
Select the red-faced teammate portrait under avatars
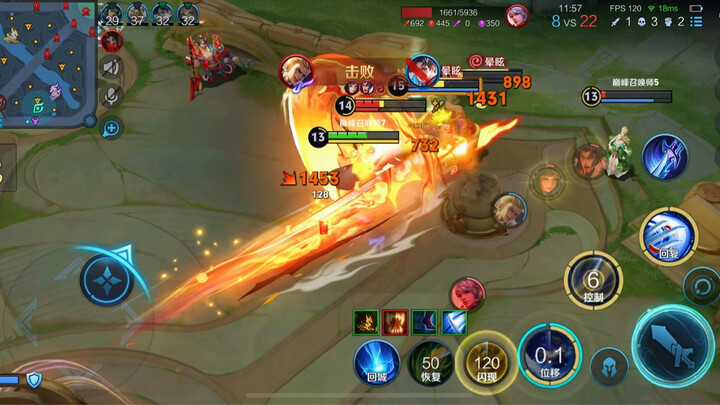click(111, 41)
